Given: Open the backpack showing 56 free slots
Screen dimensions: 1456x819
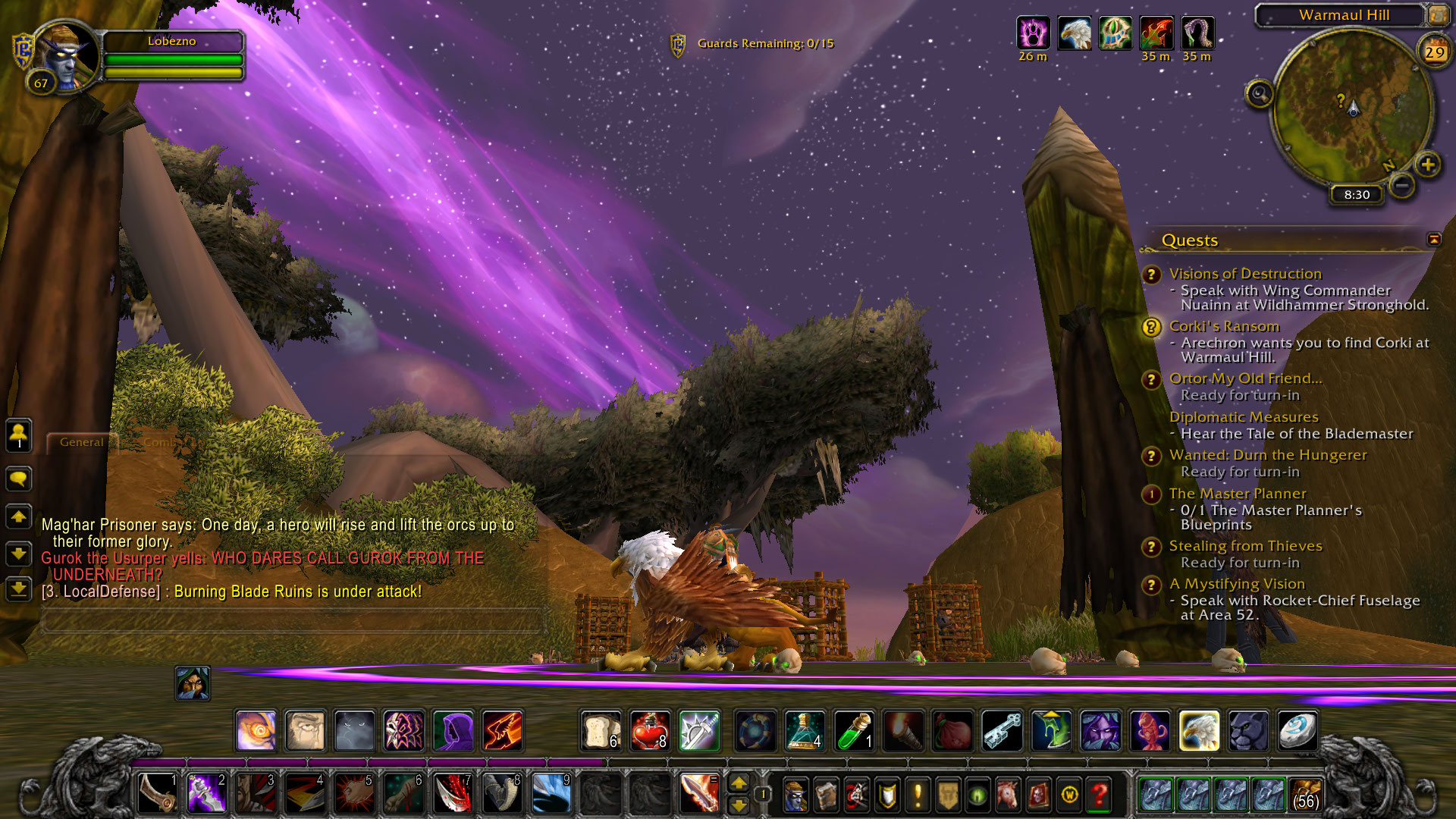Looking at the screenshot, I should [1305, 794].
